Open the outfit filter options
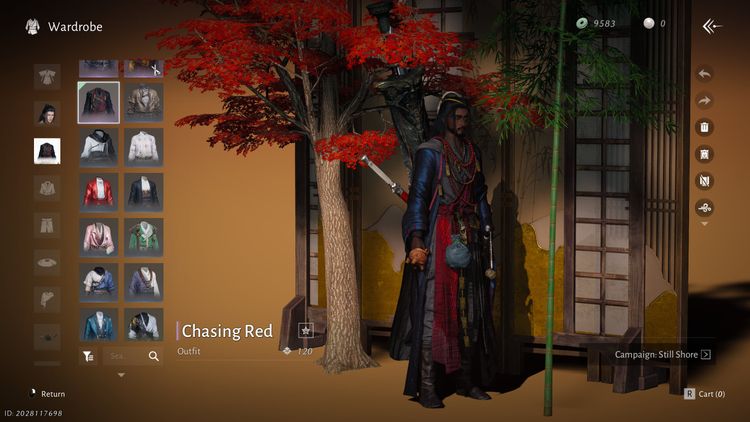 (88, 355)
